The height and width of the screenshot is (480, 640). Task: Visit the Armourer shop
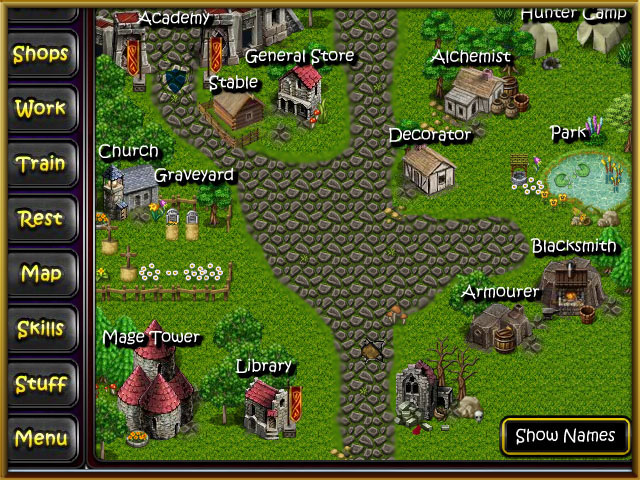click(499, 326)
